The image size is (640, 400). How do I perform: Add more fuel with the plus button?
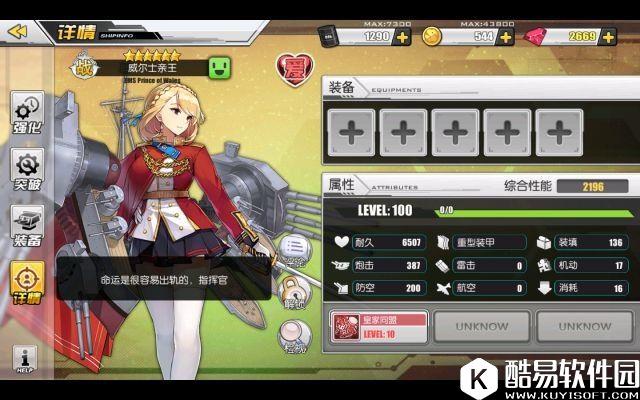[x=403, y=37]
